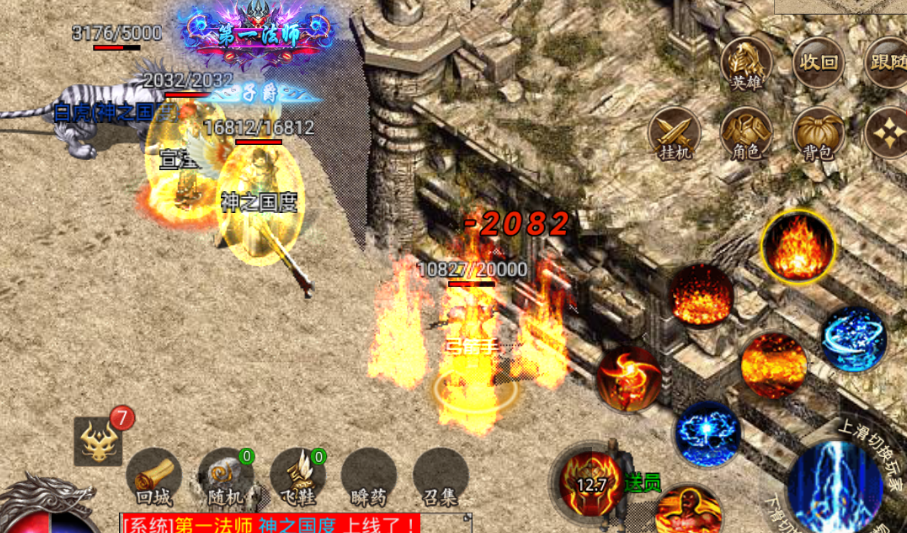Use the blue ice vortex skill
The width and height of the screenshot is (907, 533).
pos(855,339)
